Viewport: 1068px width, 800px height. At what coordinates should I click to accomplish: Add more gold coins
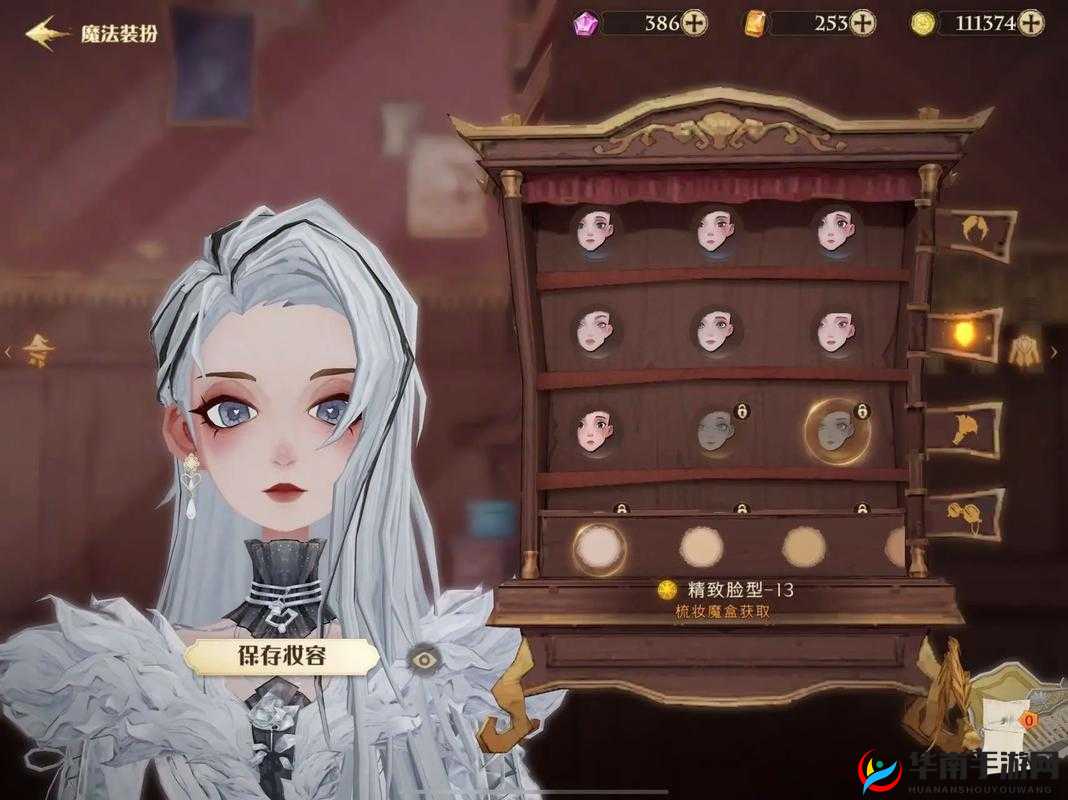pyautogui.click(x=1030, y=23)
